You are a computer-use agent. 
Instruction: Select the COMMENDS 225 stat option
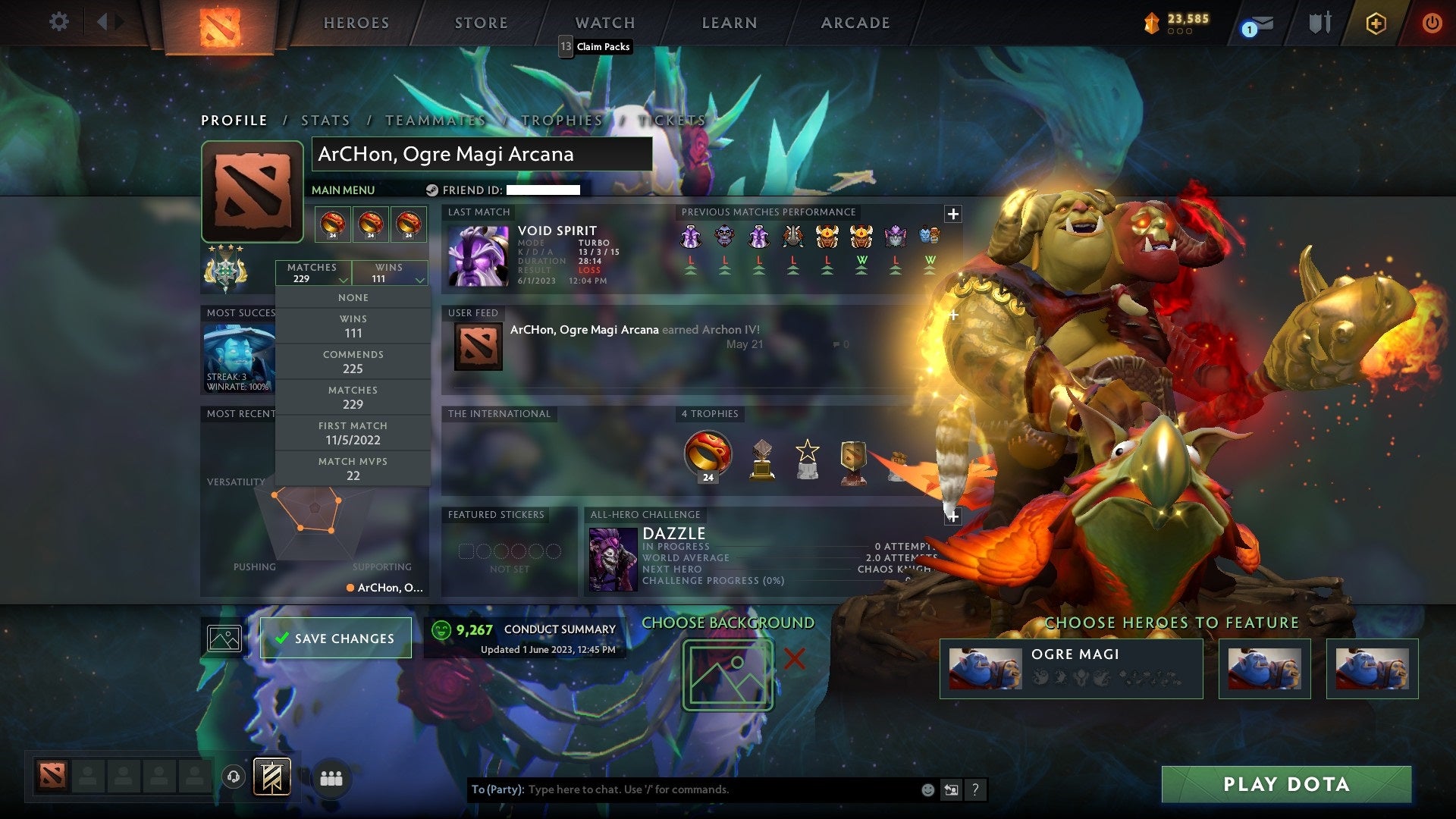[x=353, y=361]
